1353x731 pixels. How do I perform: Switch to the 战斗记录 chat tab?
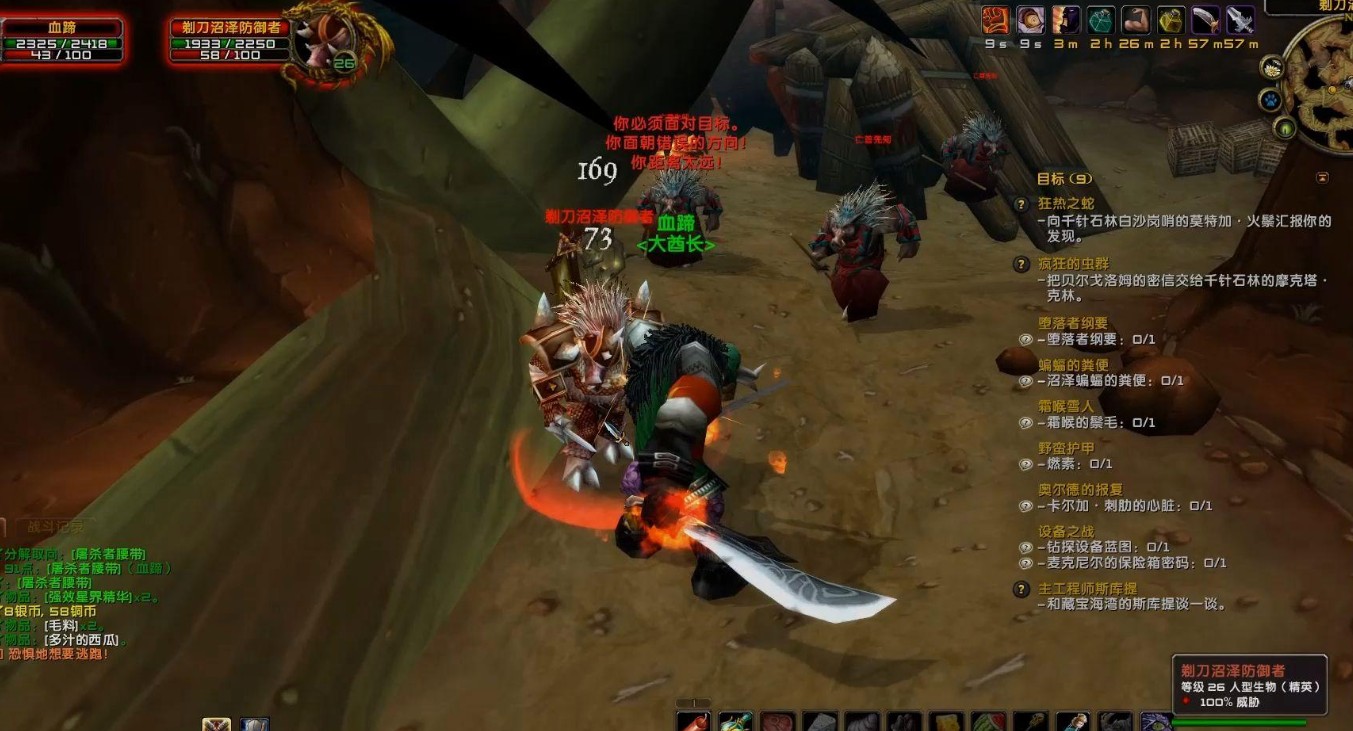(56, 525)
